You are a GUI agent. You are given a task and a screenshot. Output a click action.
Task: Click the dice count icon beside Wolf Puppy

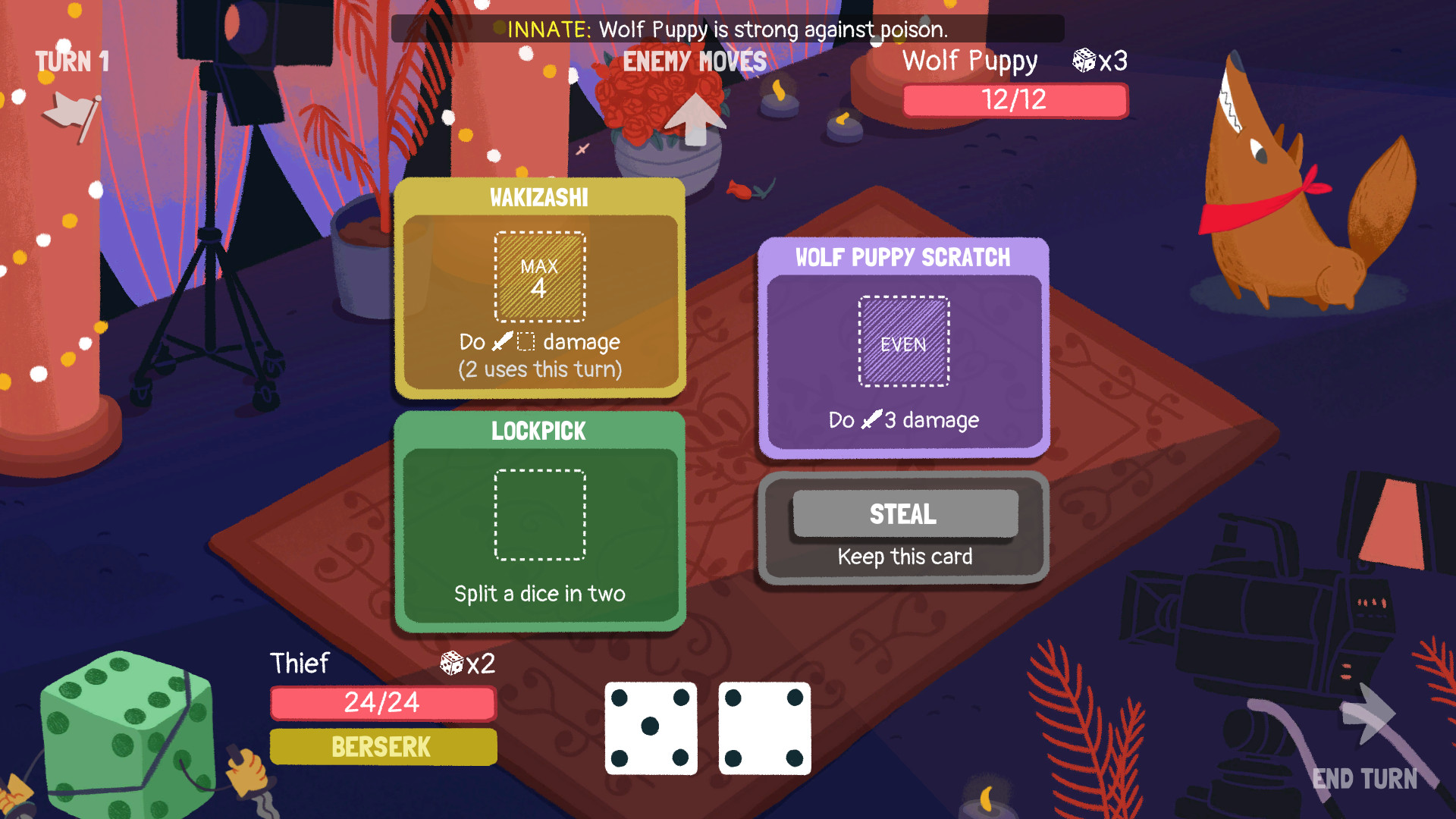pos(1084,61)
